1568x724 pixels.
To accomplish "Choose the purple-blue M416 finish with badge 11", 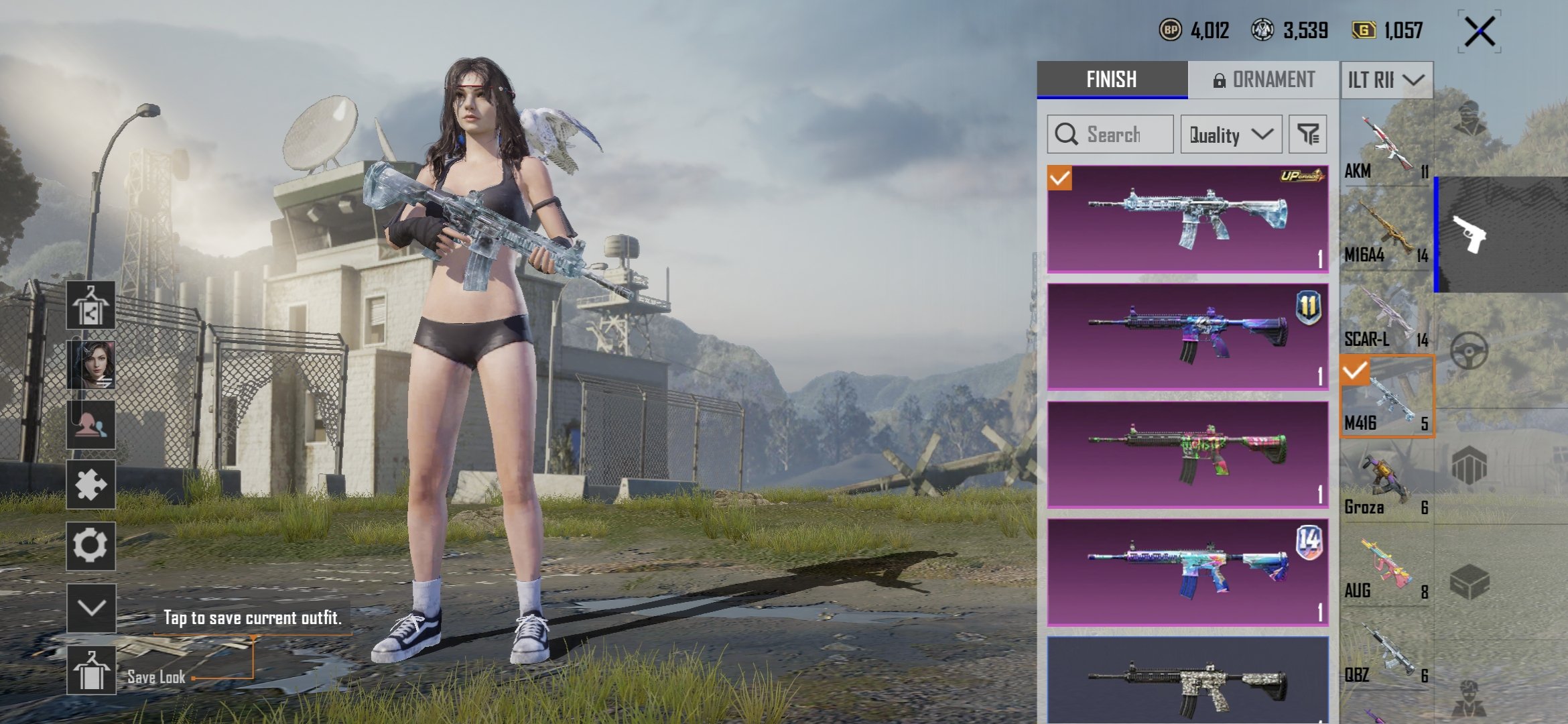I will click(x=1187, y=337).
